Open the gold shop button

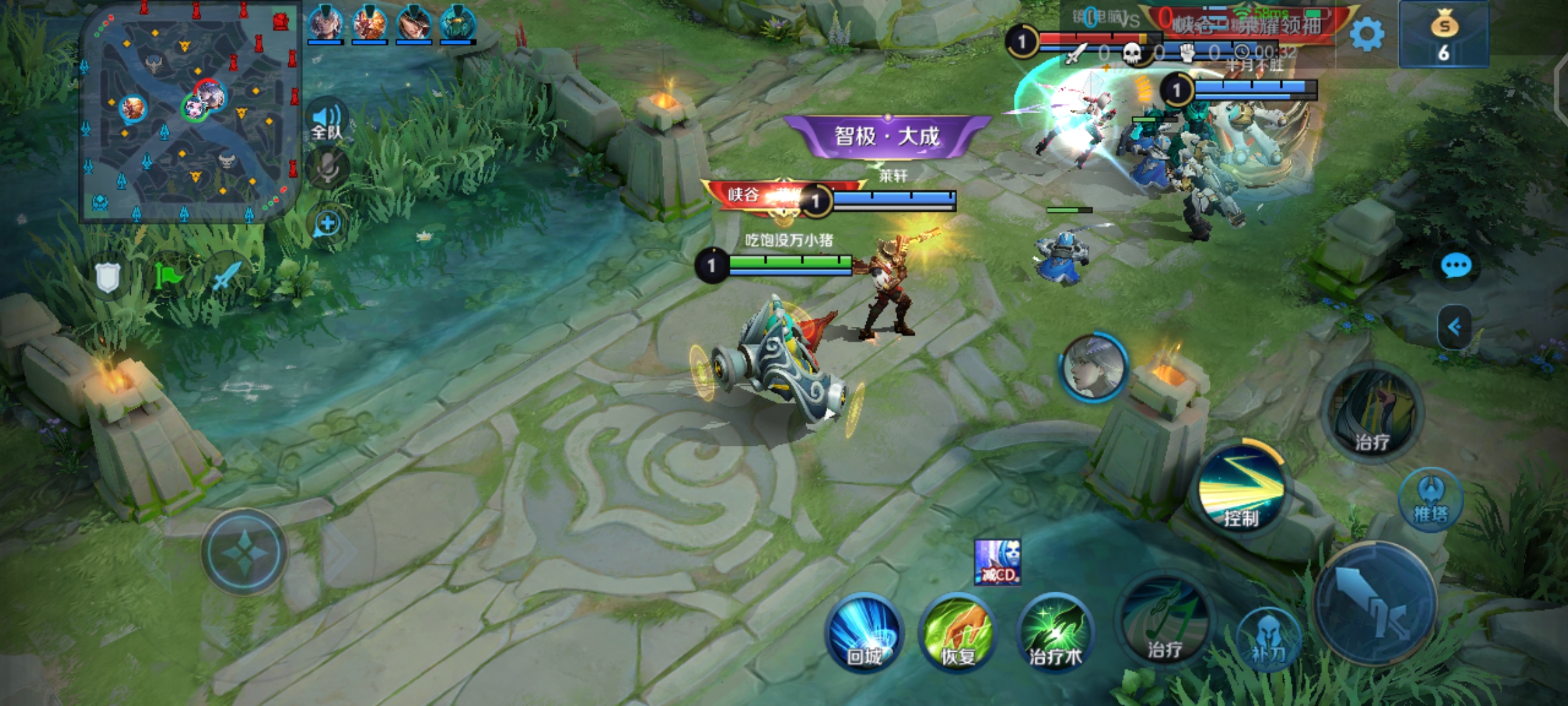click(1444, 34)
